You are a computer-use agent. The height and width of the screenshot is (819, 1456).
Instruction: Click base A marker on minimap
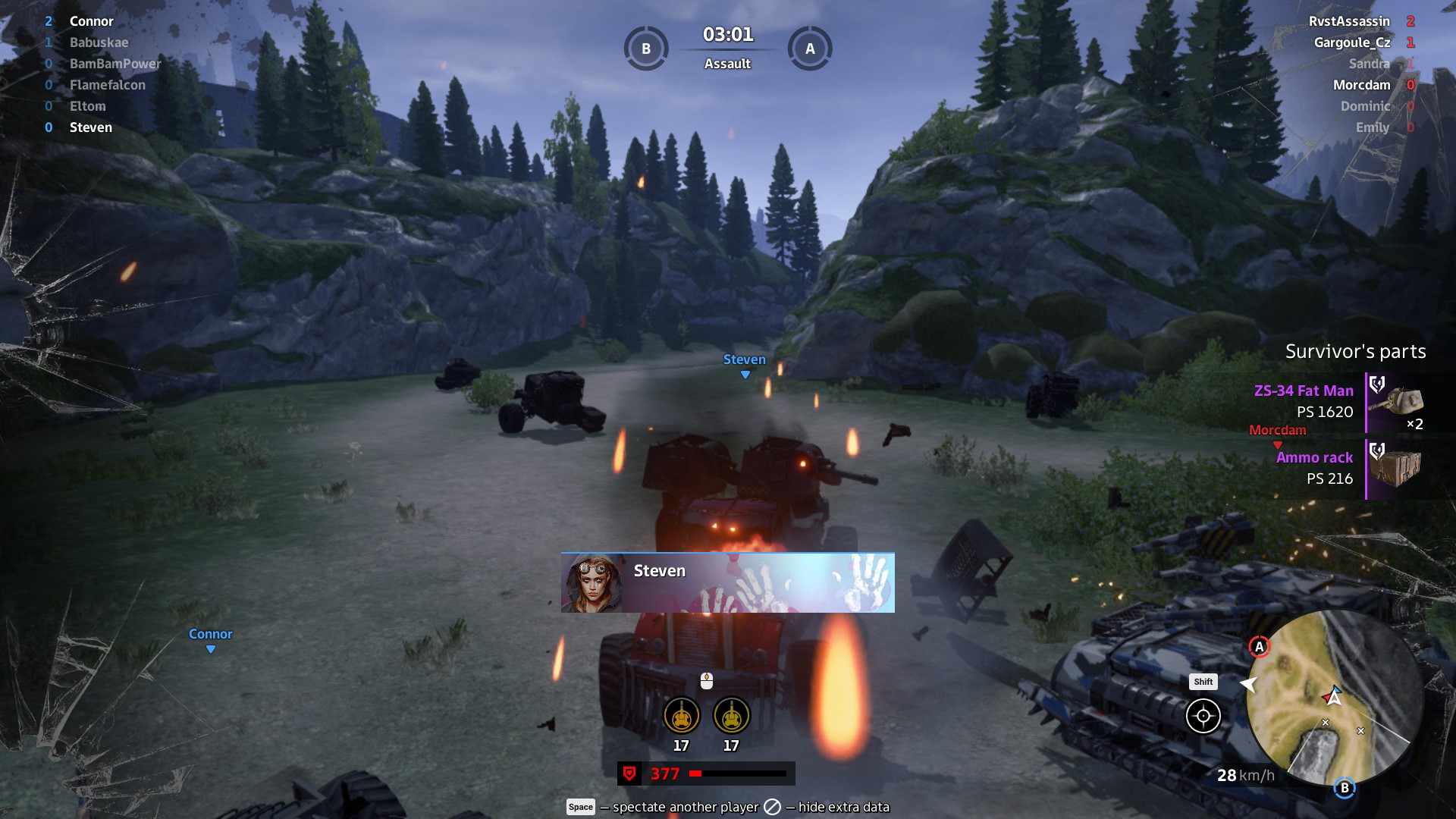point(1259,647)
